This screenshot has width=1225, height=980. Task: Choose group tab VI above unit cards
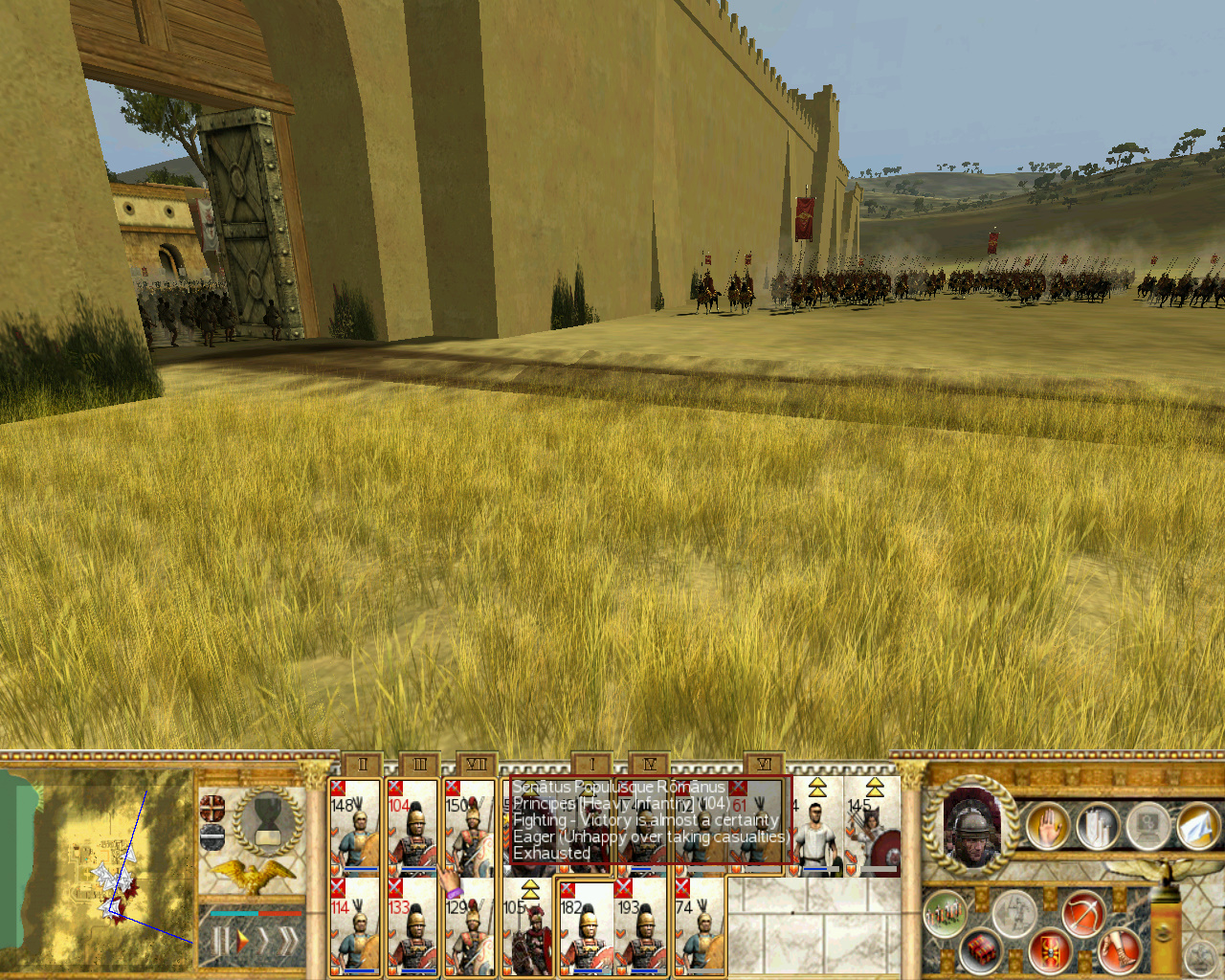coord(764,764)
